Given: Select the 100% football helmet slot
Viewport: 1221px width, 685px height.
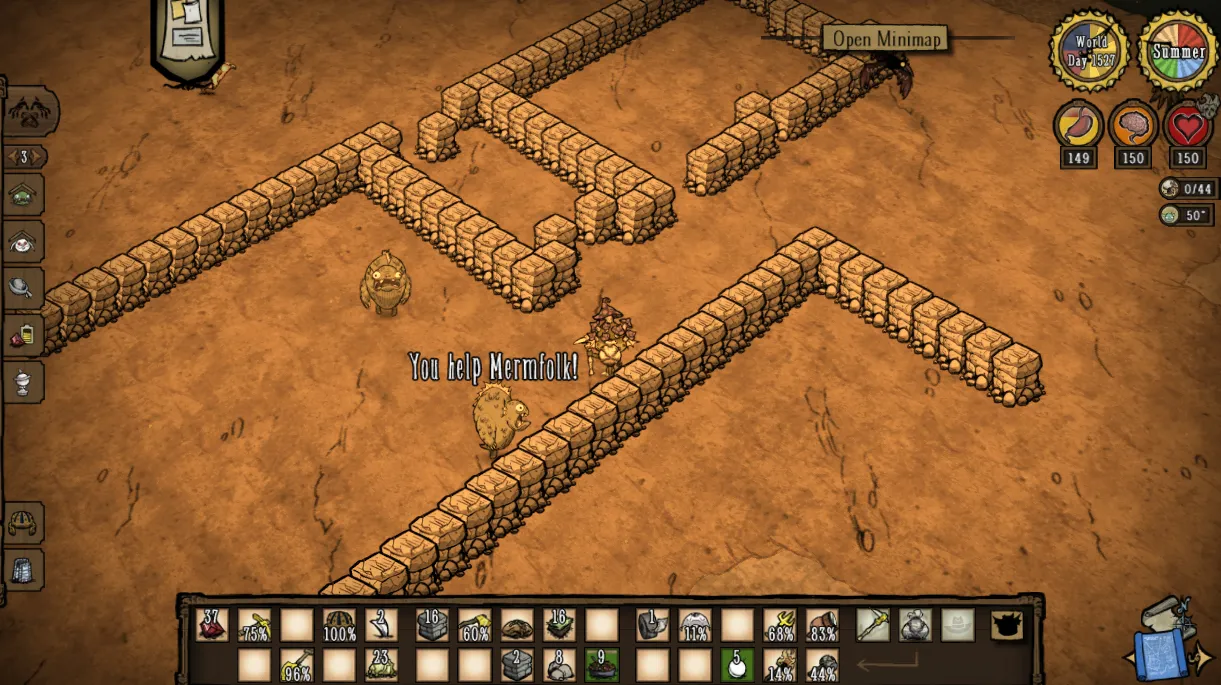Looking at the screenshot, I should coord(339,625).
